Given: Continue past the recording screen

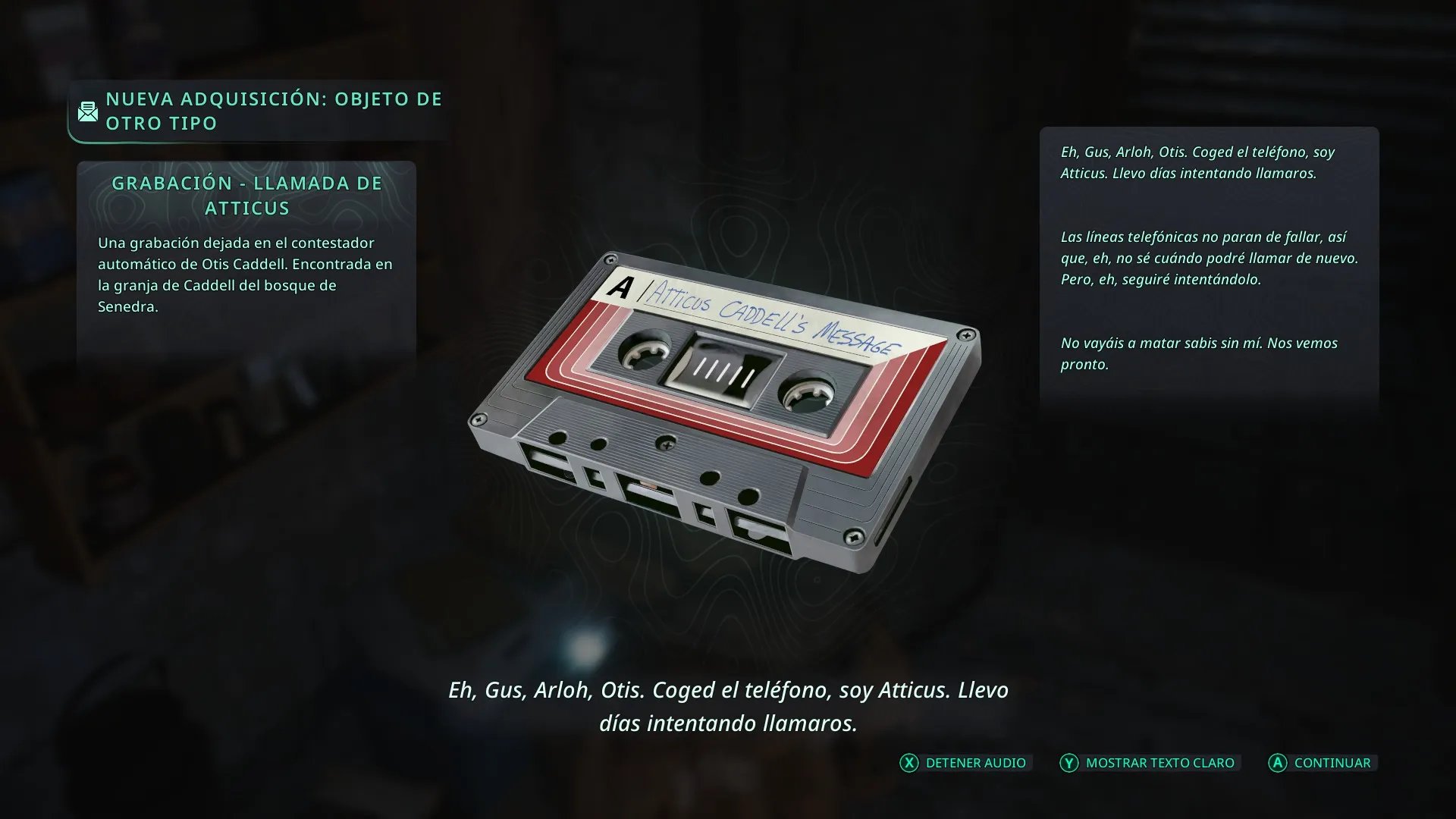Looking at the screenshot, I should (1321, 763).
